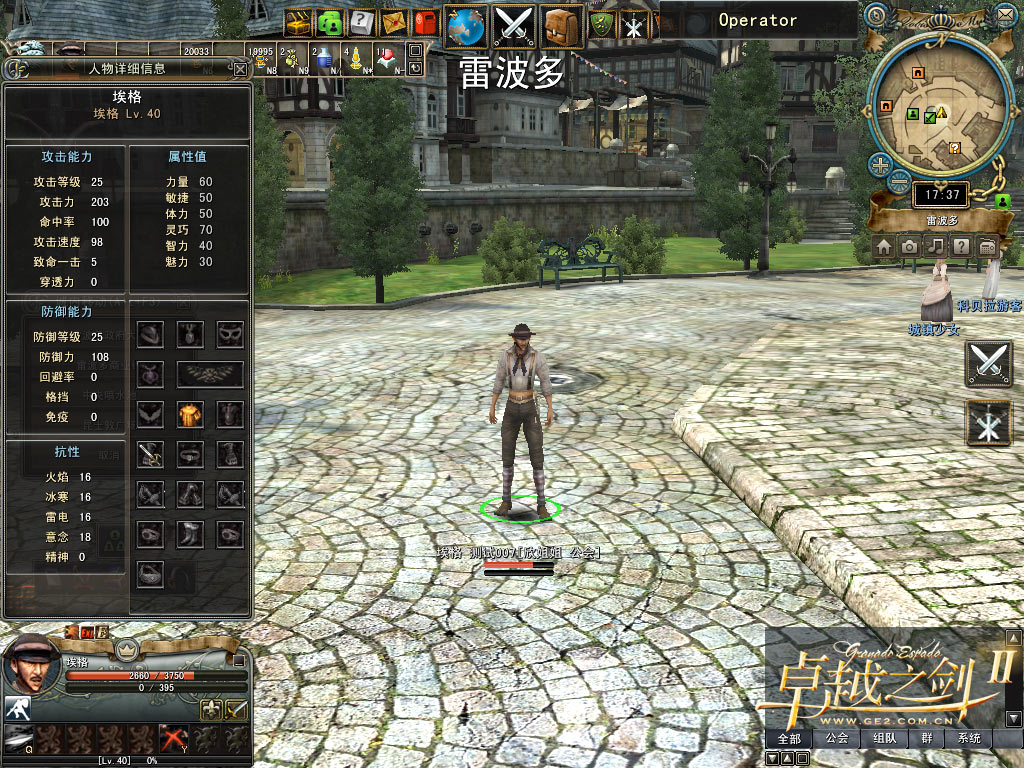Screen dimensions: 1024x768
Task: Zoom in the minimap with plus button
Action: click(880, 165)
